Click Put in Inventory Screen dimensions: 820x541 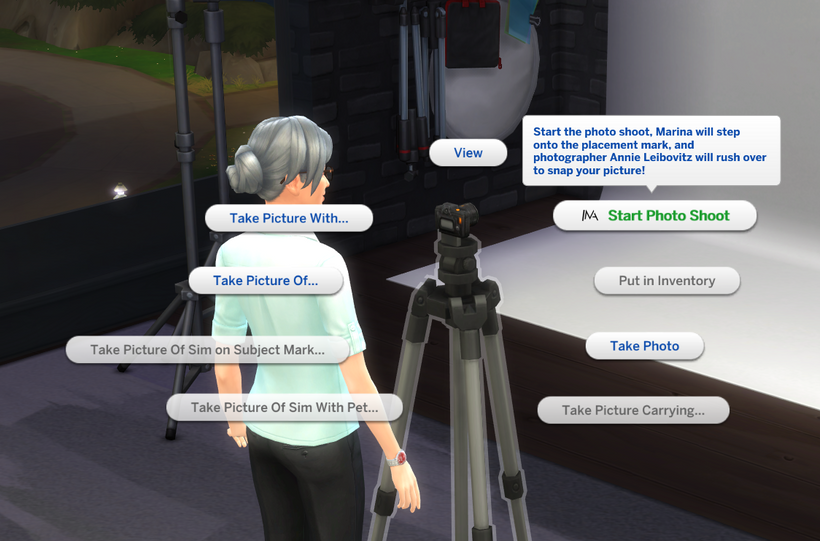[x=666, y=281]
